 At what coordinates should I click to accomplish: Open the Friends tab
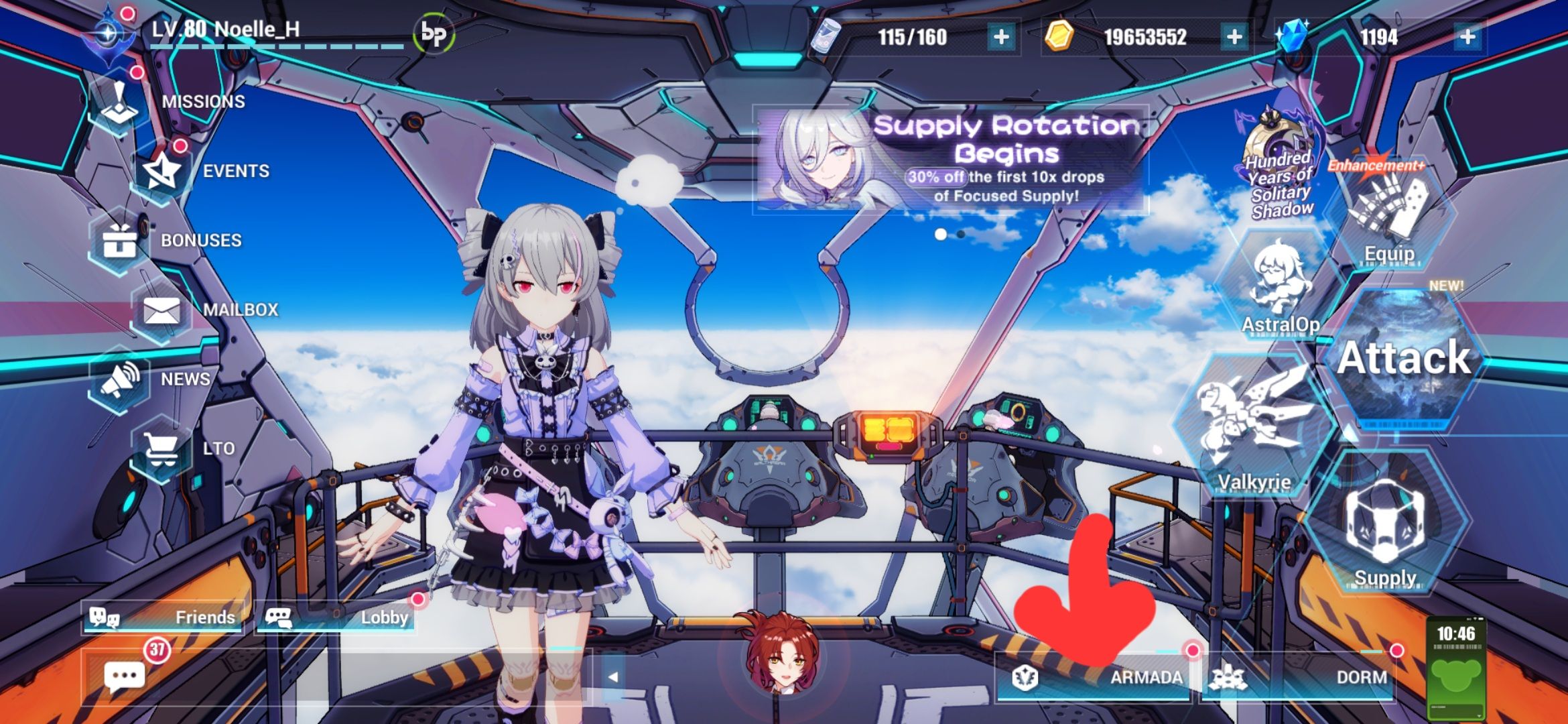[x=161, y=617]
